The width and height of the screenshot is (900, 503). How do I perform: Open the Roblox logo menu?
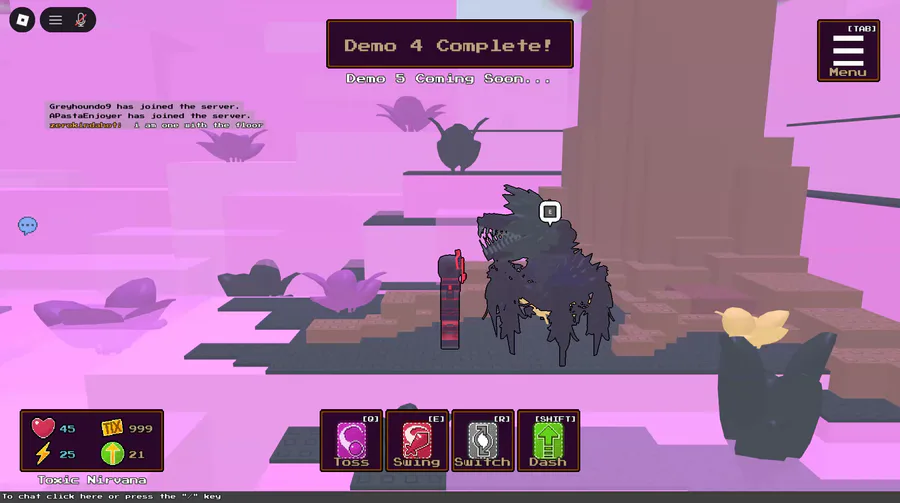click(x=21, y=19)
